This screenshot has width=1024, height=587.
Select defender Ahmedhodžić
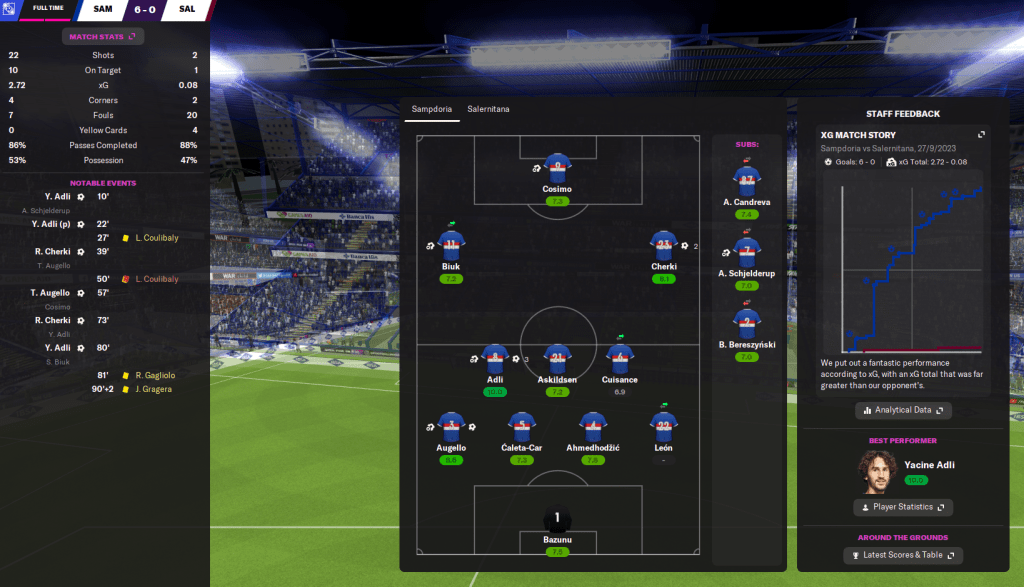[593, 427]
